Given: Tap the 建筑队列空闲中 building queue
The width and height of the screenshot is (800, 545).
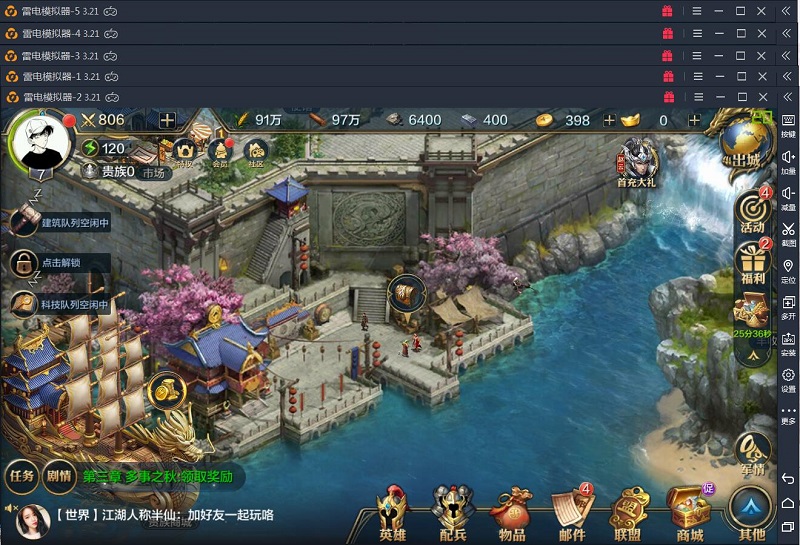Looking at the screenshot, I should tap(62, 223).
